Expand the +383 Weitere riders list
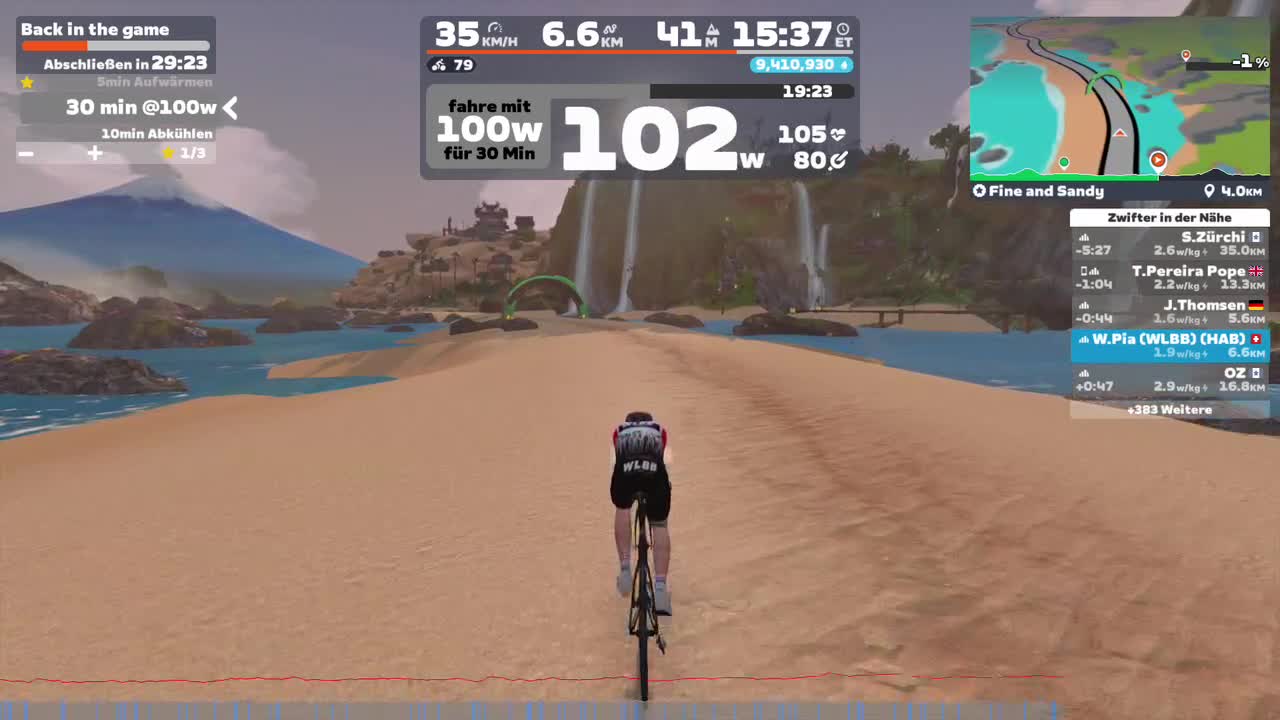 (x=1168, y=409)
